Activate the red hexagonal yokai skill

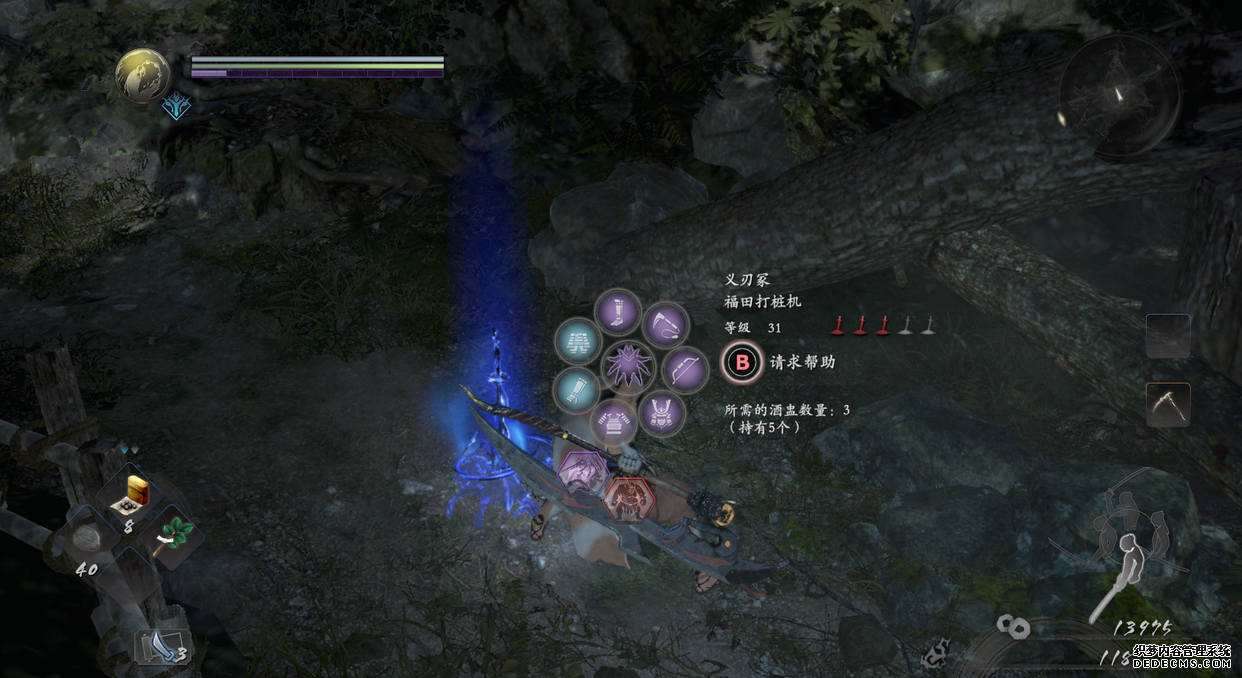point(627,496)
